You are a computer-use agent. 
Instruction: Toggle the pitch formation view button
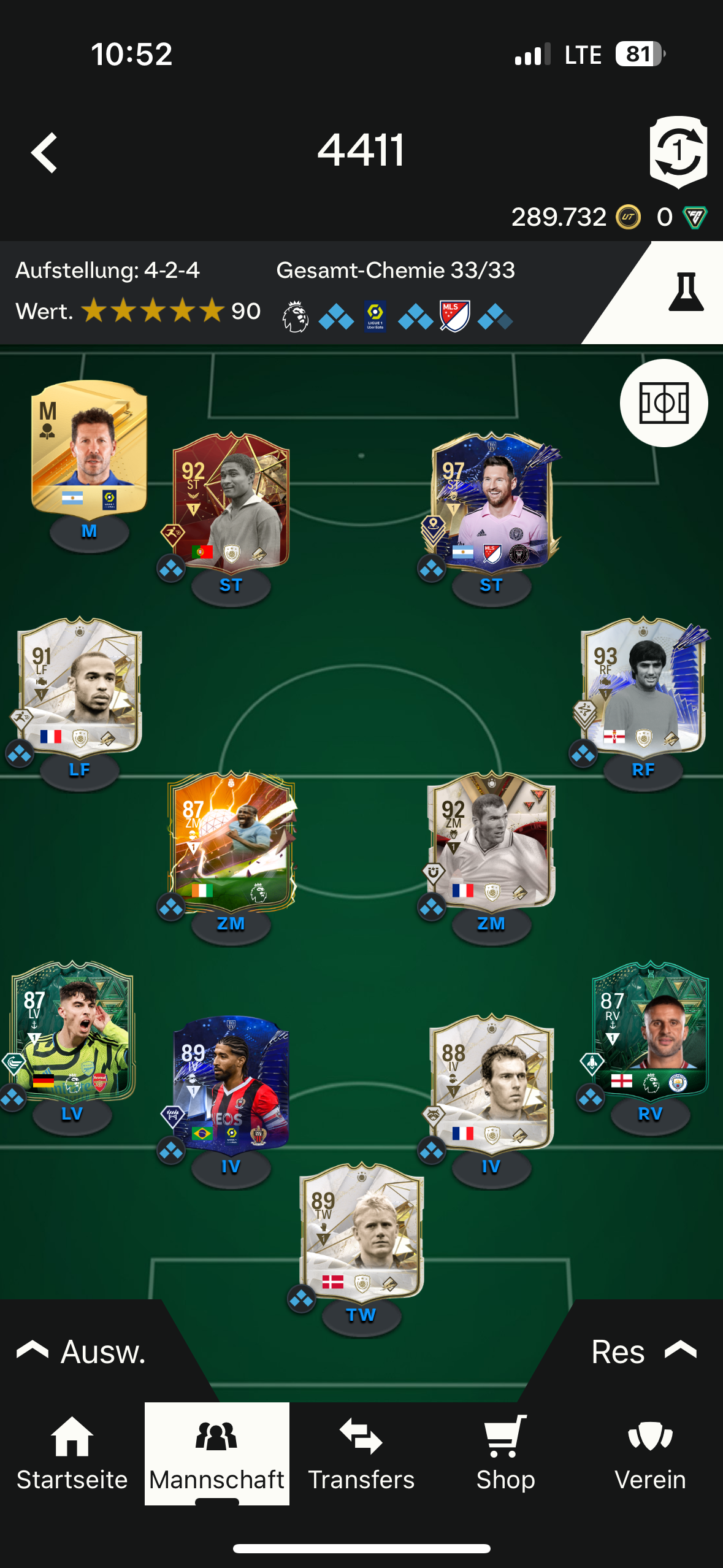click(664, 403)
